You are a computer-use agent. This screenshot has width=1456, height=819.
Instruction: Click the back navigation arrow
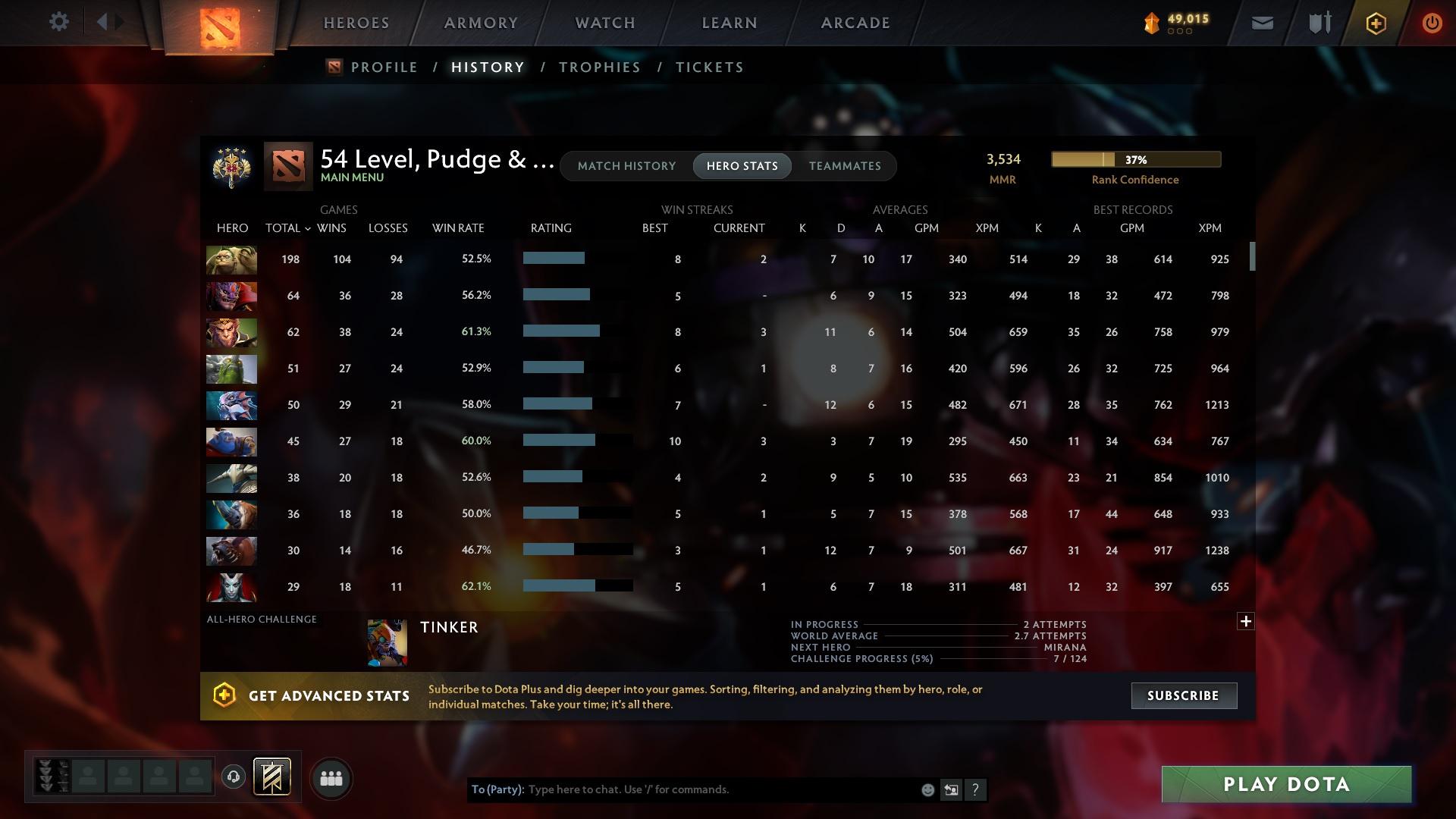coord(104,21)
